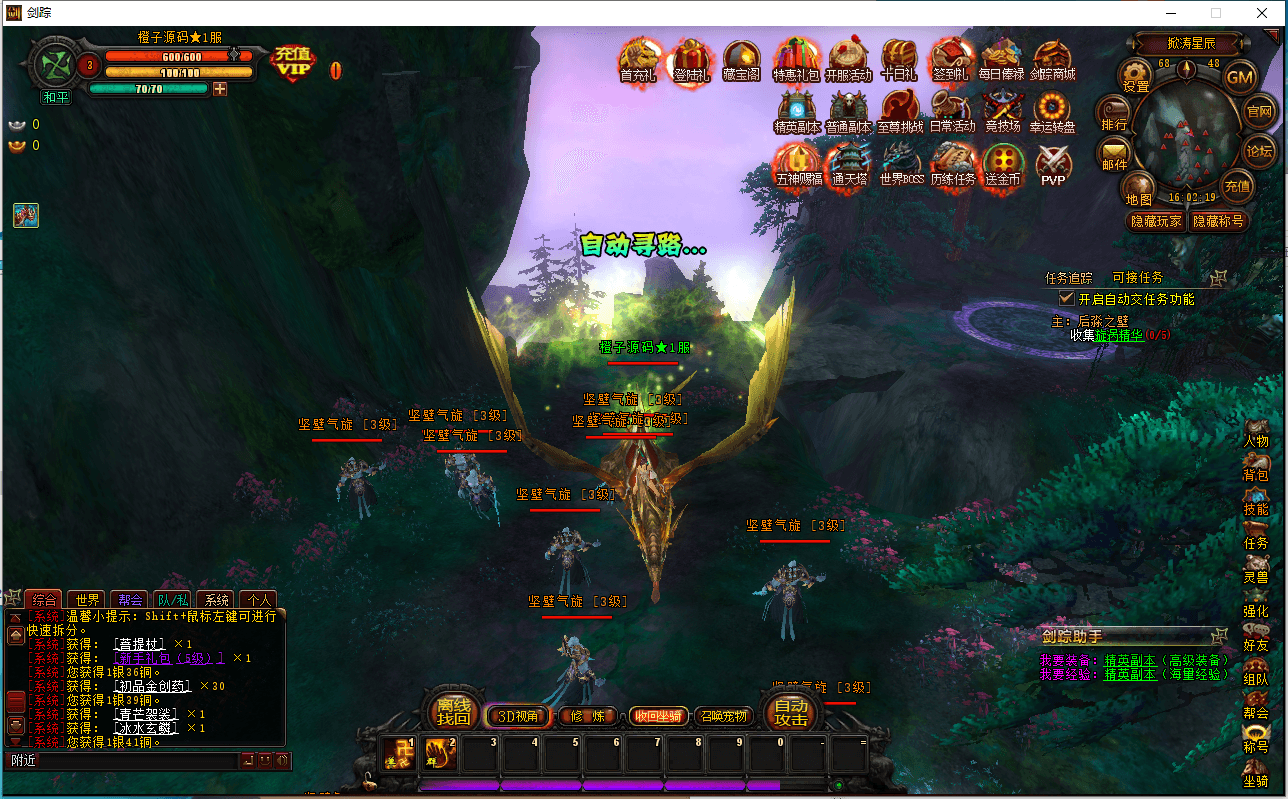Click the circular minimap
1288x799 pixels.
[x=1187, y=135]
